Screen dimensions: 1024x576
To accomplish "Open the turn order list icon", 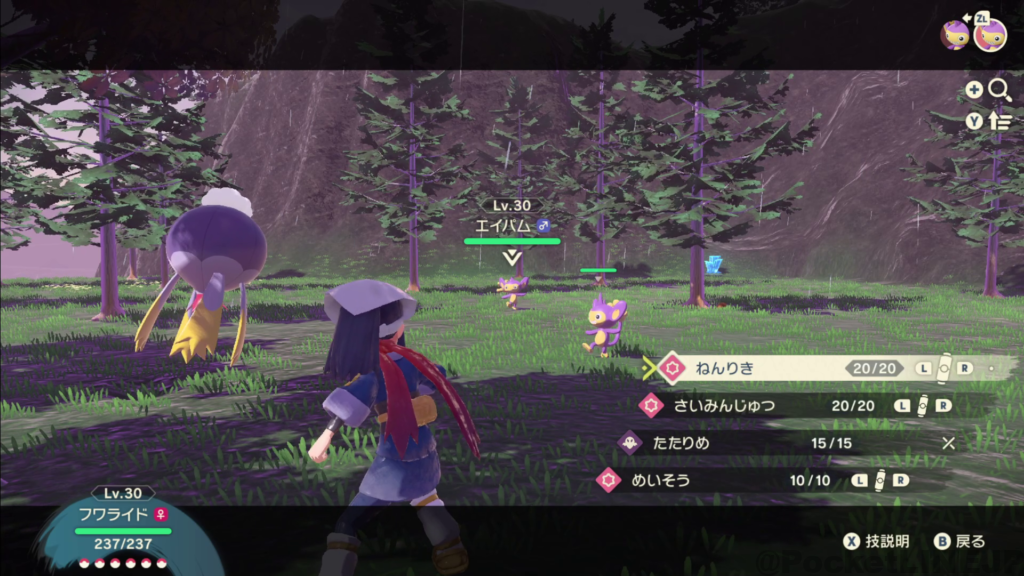I will click(x=999, y=121).
